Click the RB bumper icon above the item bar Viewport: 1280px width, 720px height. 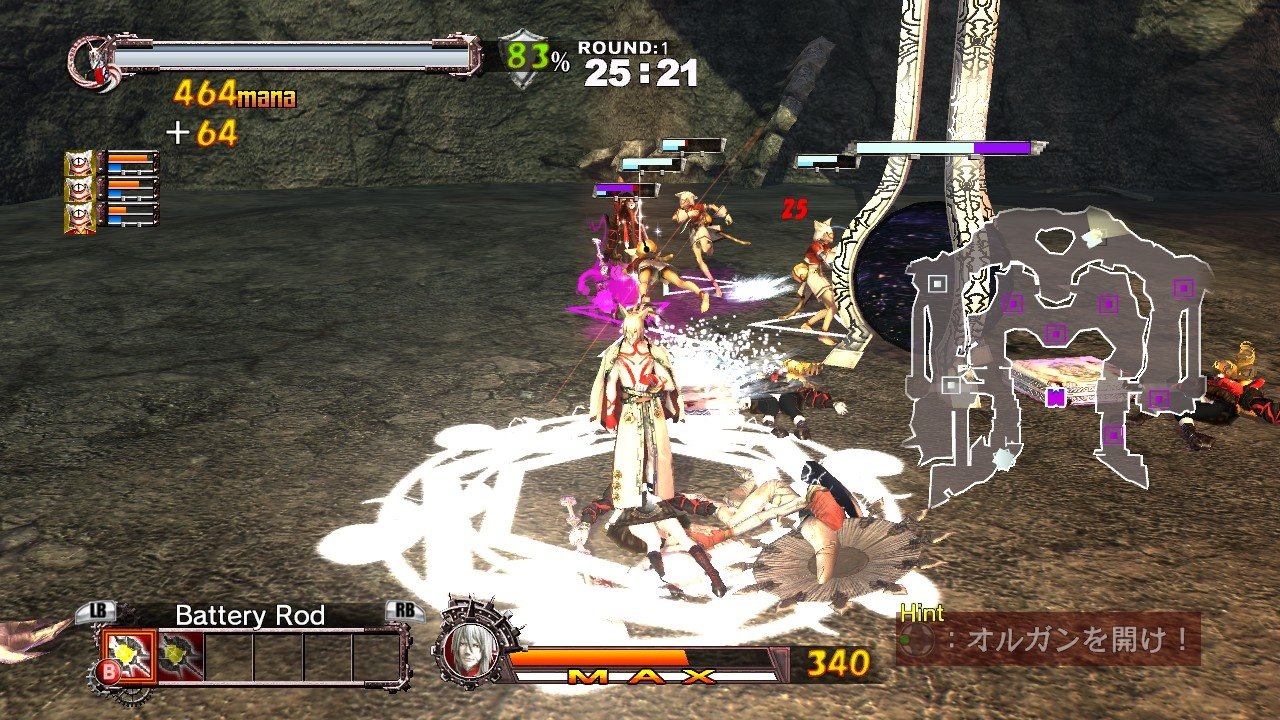406,612
